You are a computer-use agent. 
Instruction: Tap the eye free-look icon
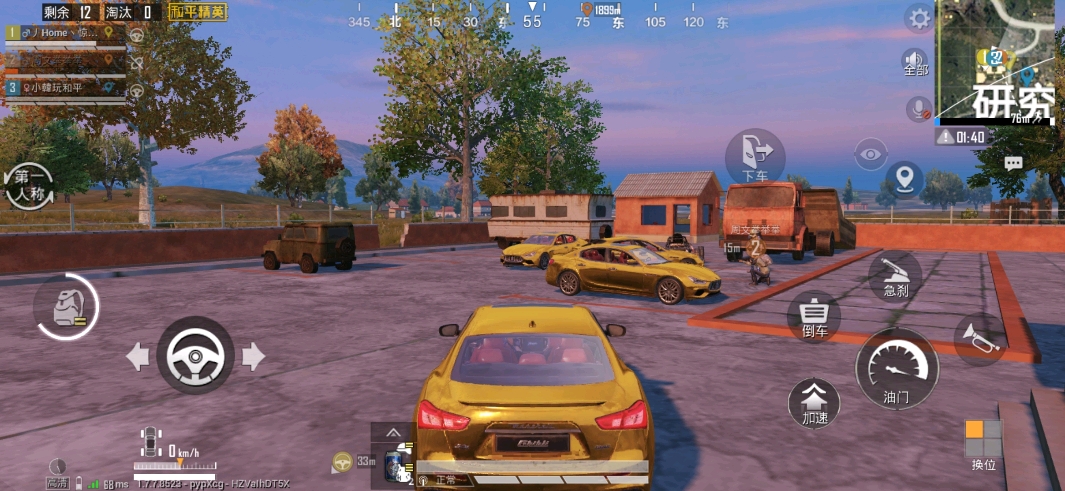tap(871, 155)
